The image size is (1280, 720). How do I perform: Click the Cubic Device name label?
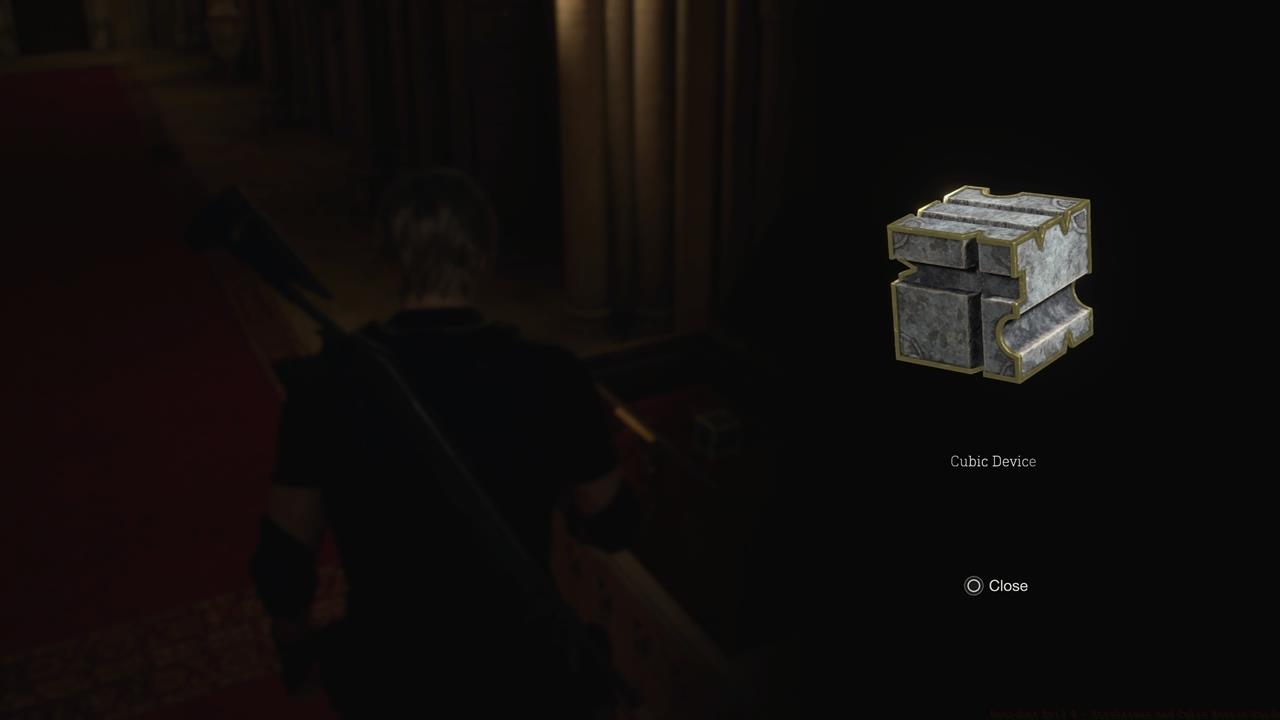[992, 461]
